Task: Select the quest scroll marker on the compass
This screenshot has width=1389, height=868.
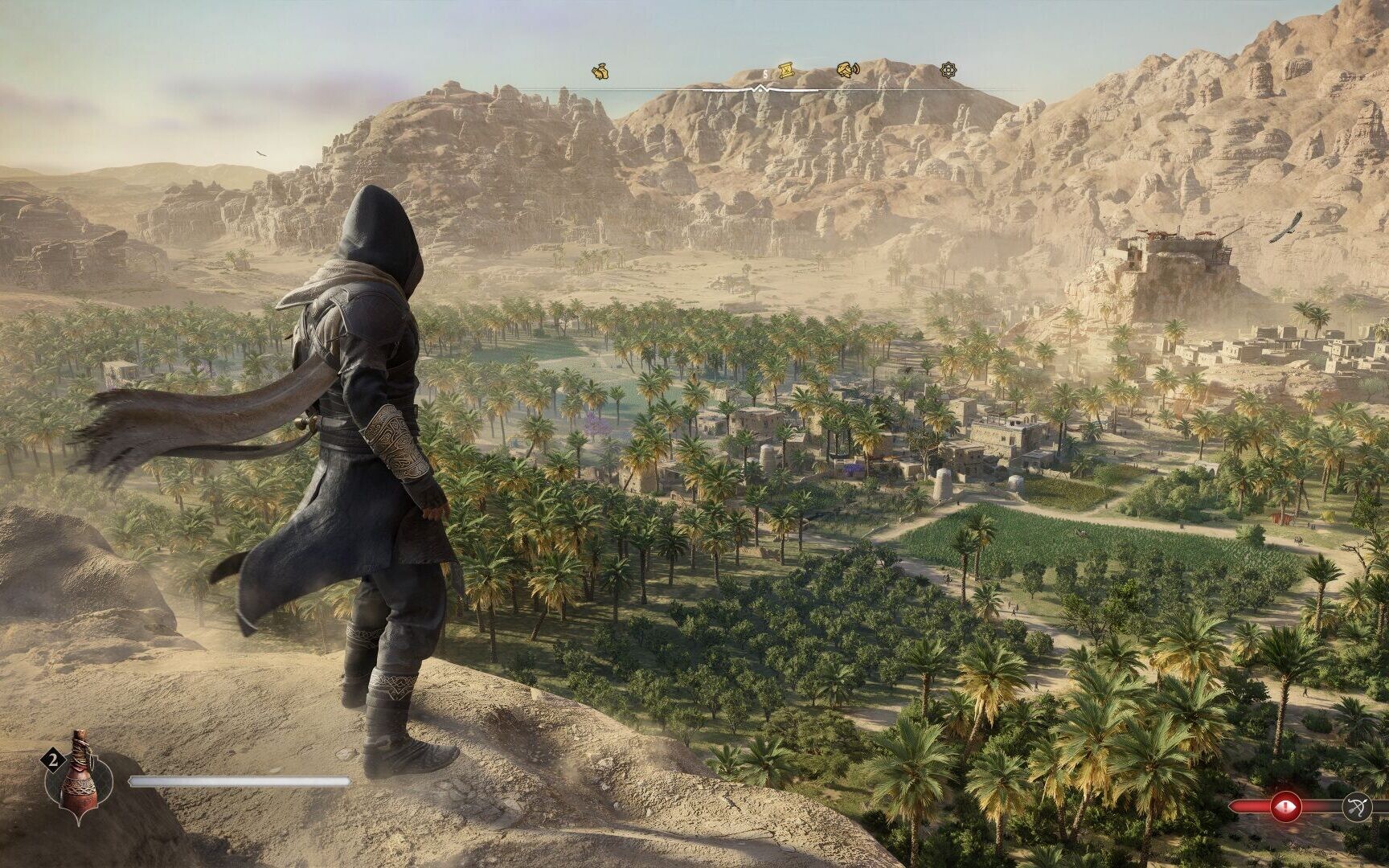Action: (786, 72)
